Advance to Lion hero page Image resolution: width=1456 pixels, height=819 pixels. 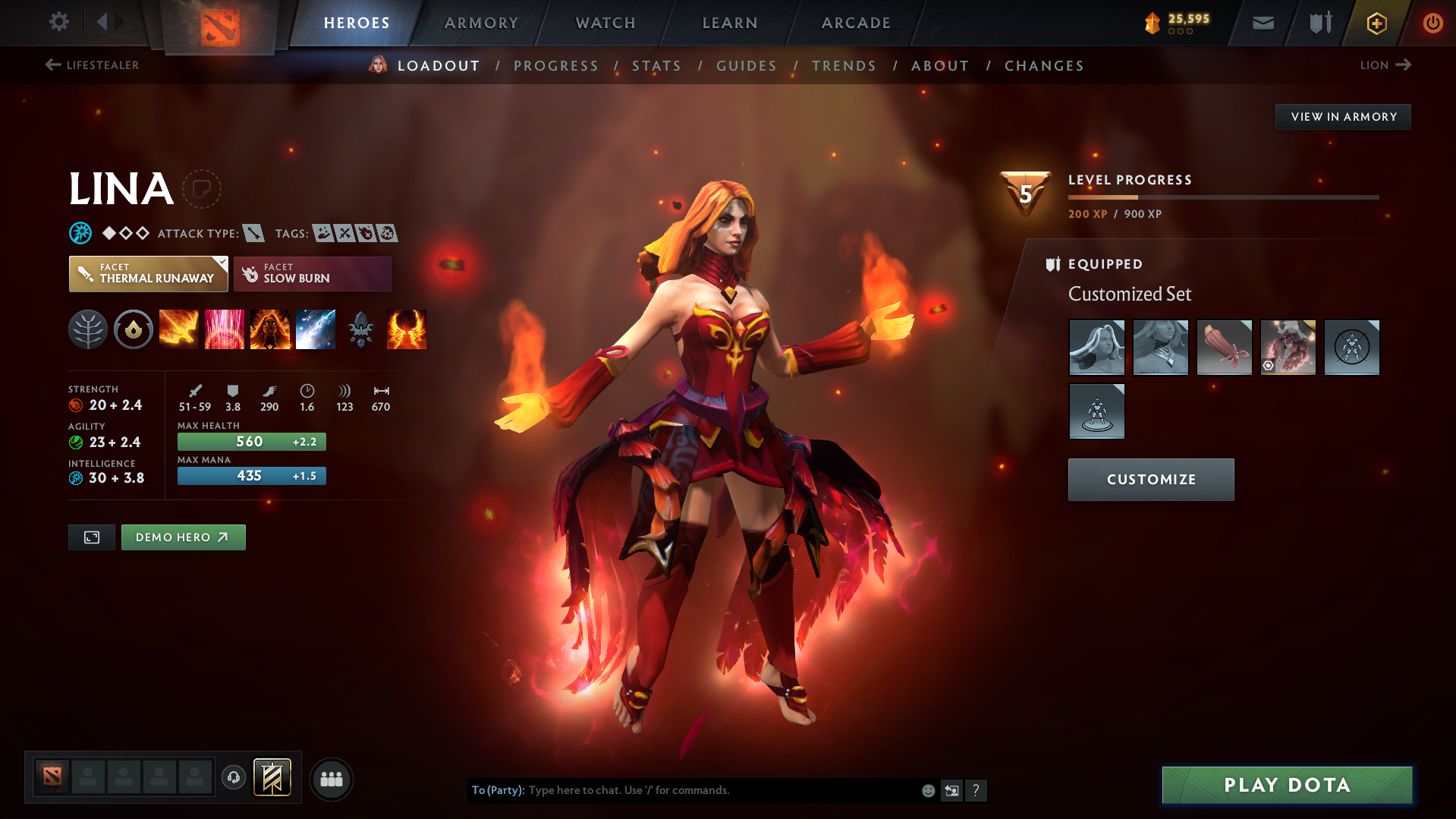(x=1385, y=65)
